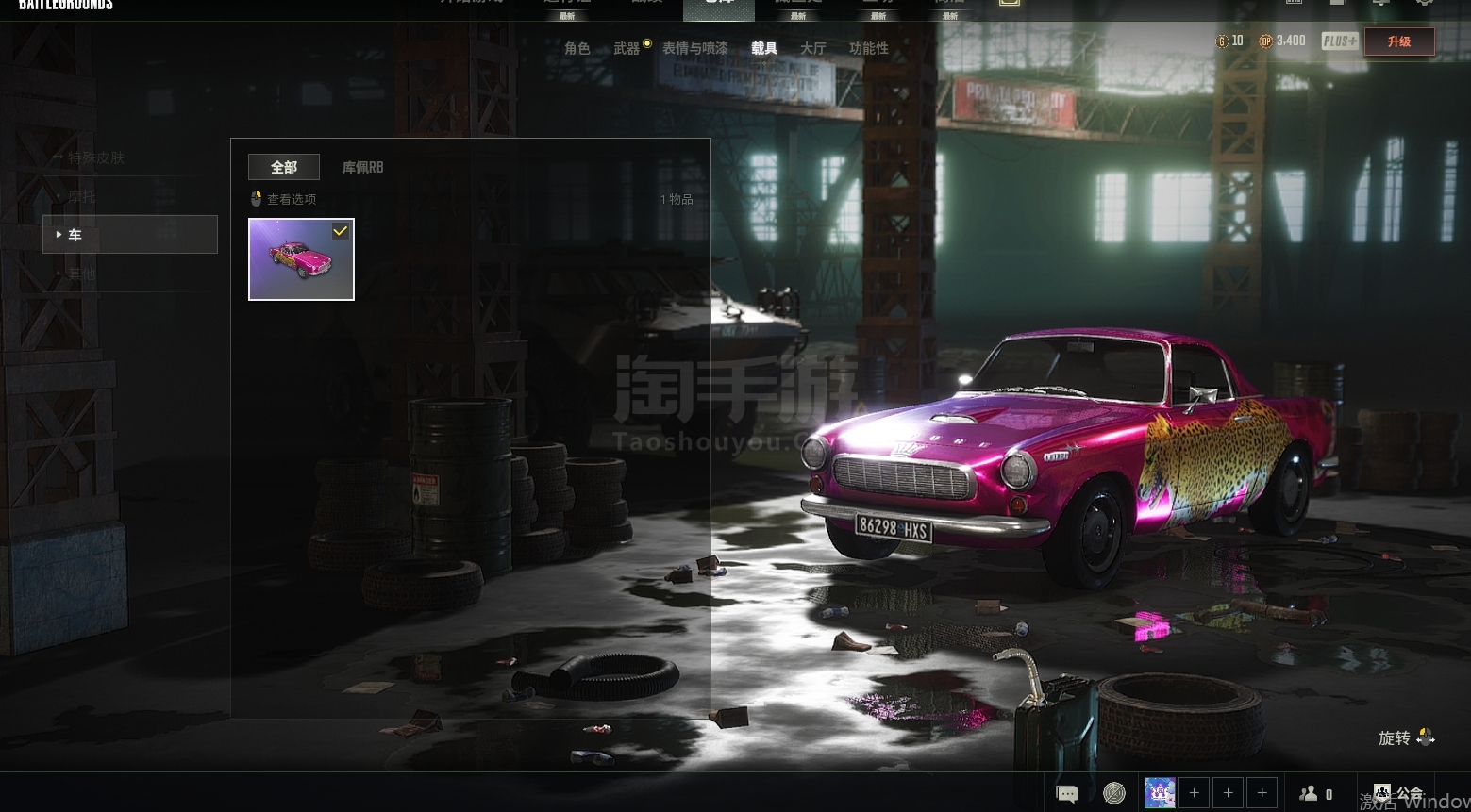The height and width of the screenshot is (812, 1471).
Task: Choose the 摩托 (Motorcycle) category
Action: click(x=81, y=196)
